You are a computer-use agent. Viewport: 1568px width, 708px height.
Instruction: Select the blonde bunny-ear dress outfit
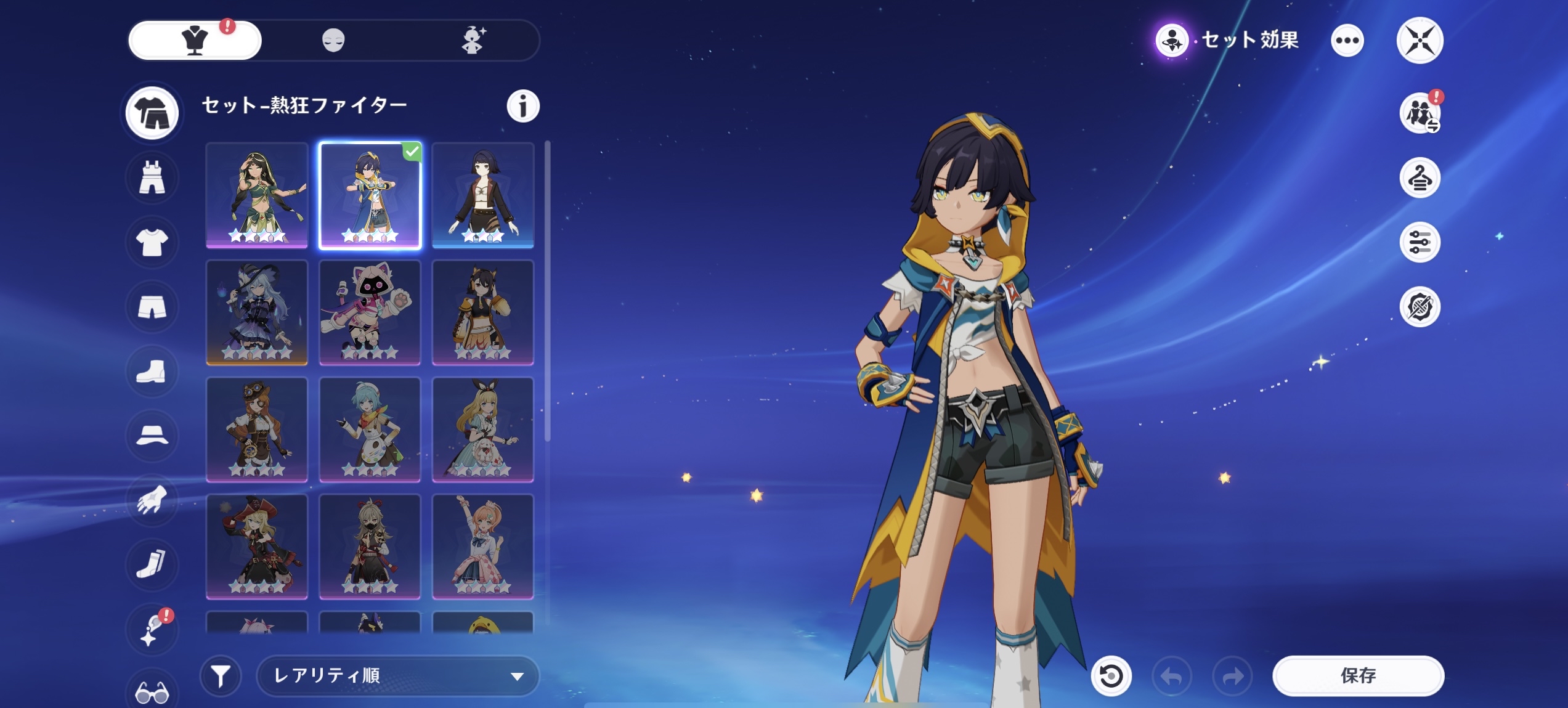(482, 429)
